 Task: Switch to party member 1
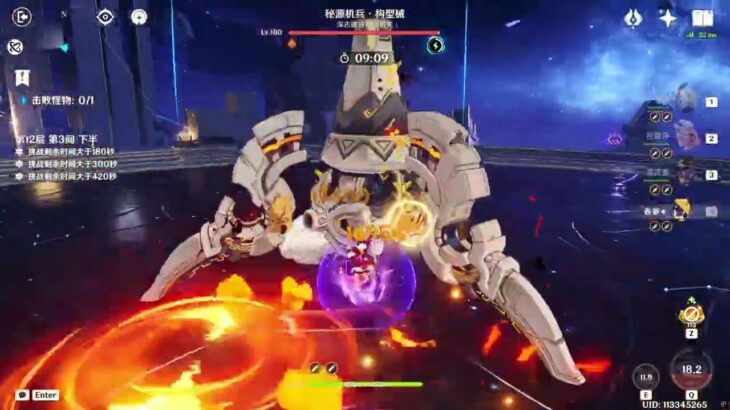(x=688, y=101)
